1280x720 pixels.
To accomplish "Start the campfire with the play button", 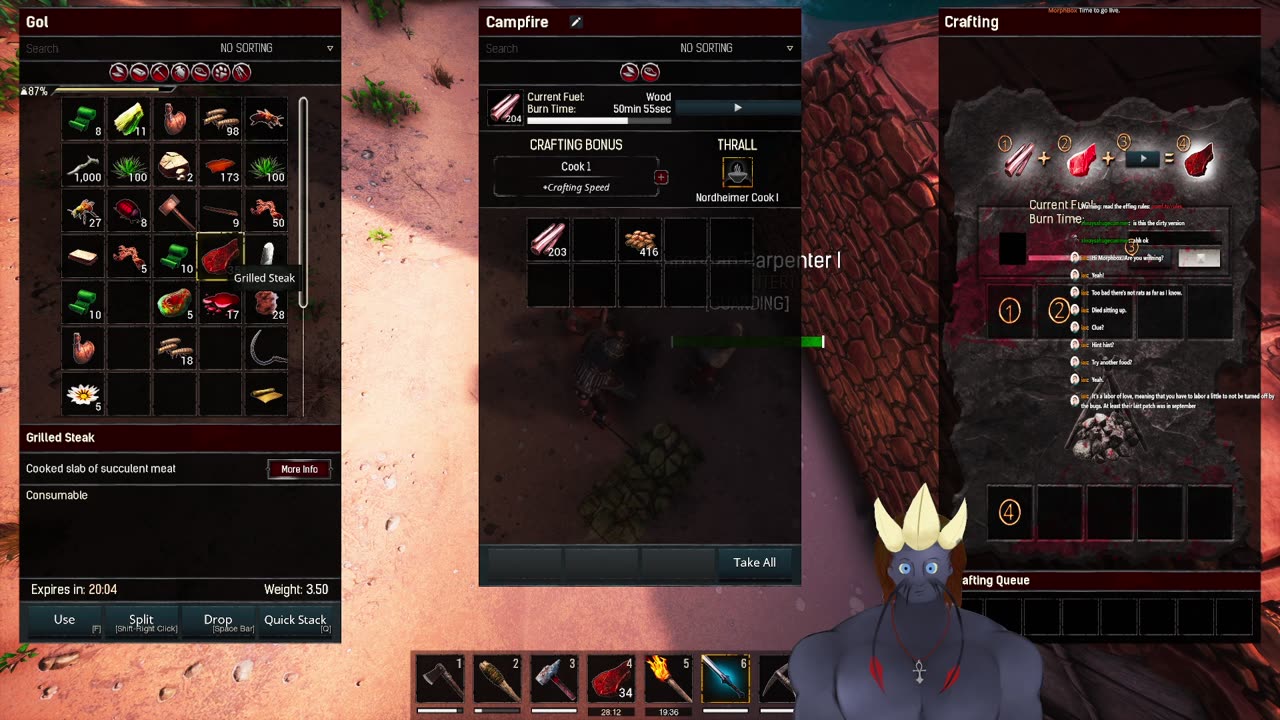I will pos(738,107).
